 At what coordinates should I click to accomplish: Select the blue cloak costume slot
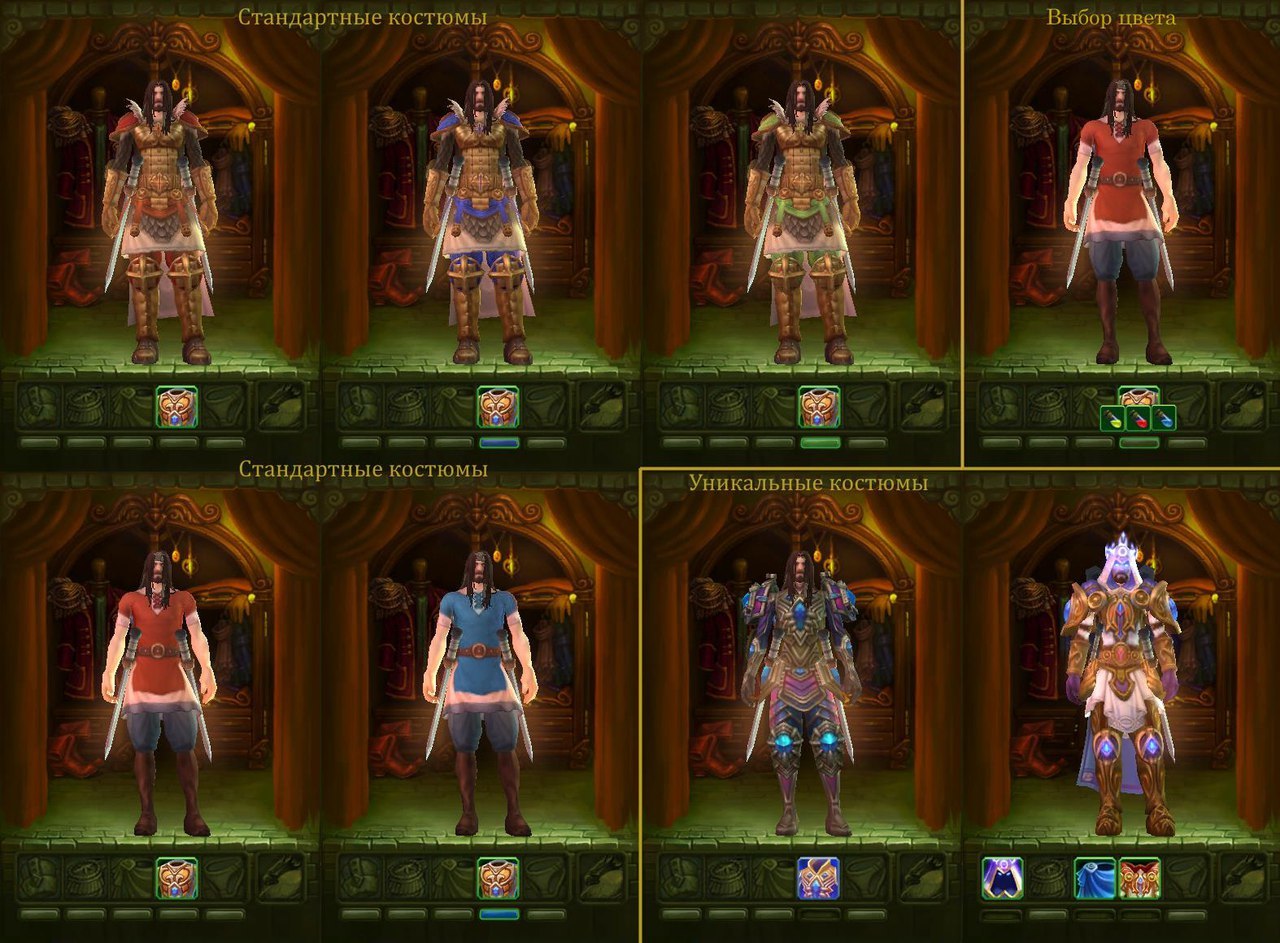pyautogui.click(x=1094, y=878)
